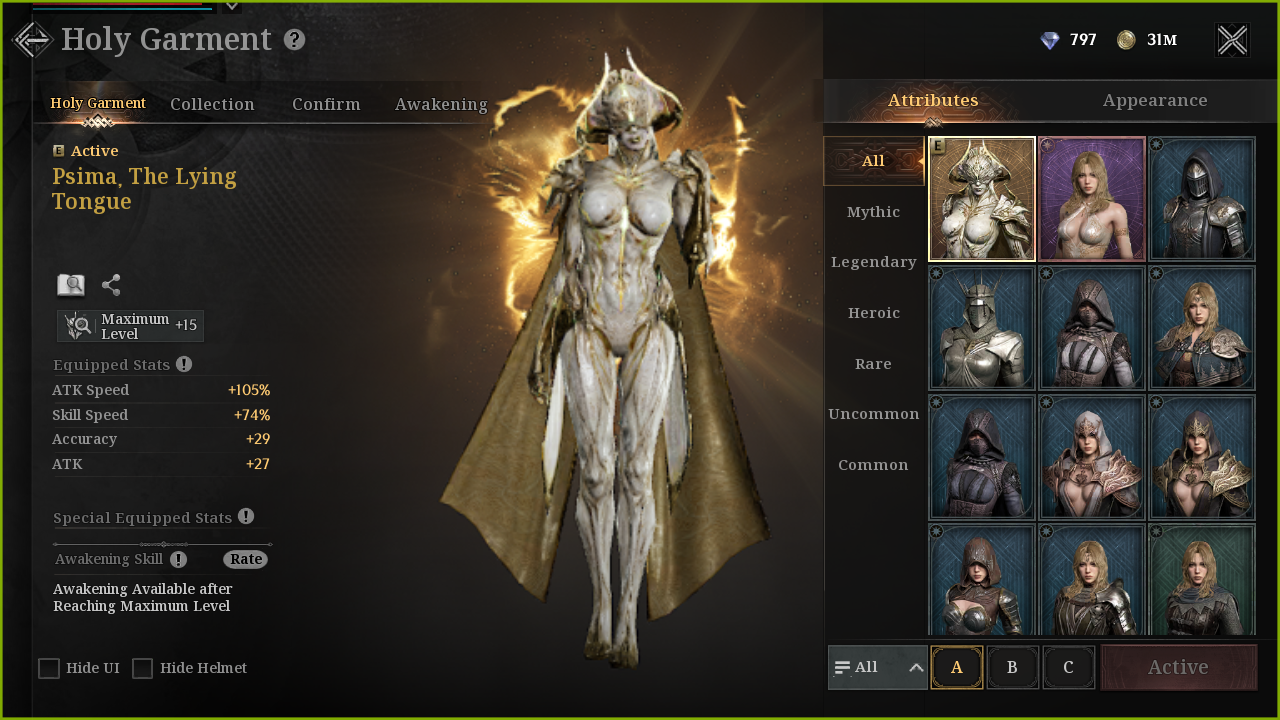Toggle the Hide UI checkbox

(x=49, y=668)
